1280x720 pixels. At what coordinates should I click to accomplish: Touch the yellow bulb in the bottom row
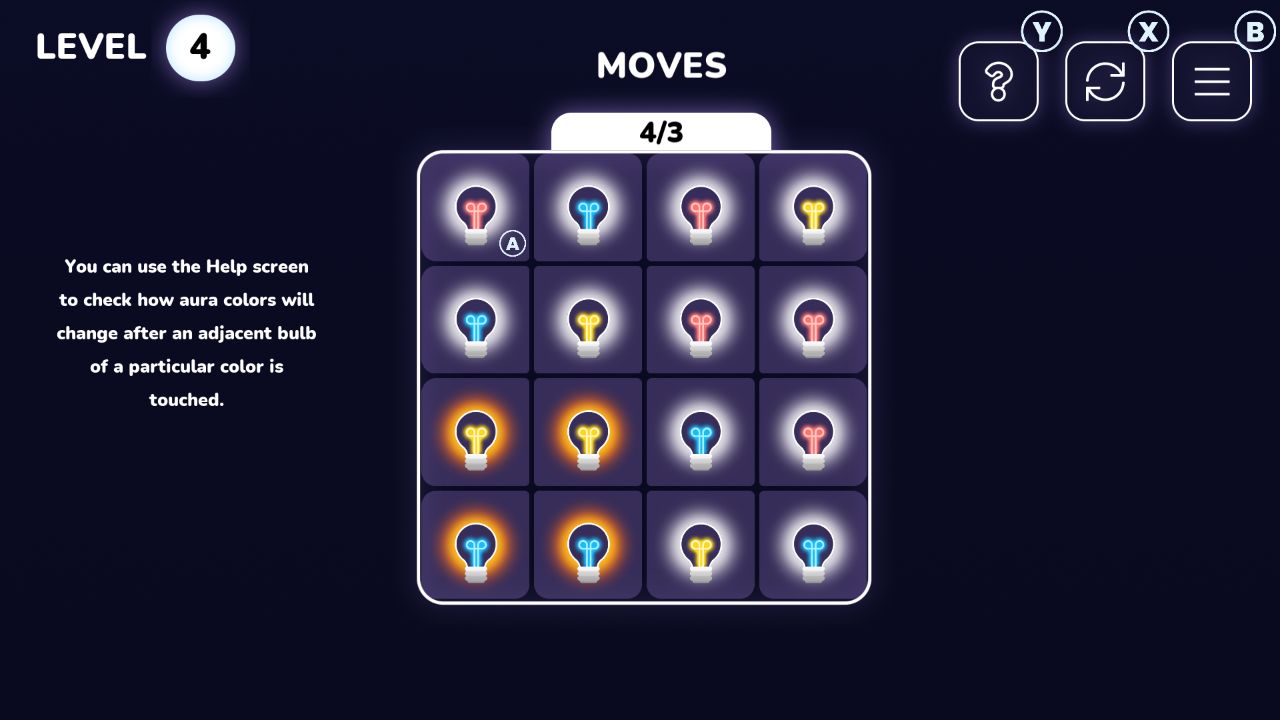pyautogui.click(x=700, y=545)
